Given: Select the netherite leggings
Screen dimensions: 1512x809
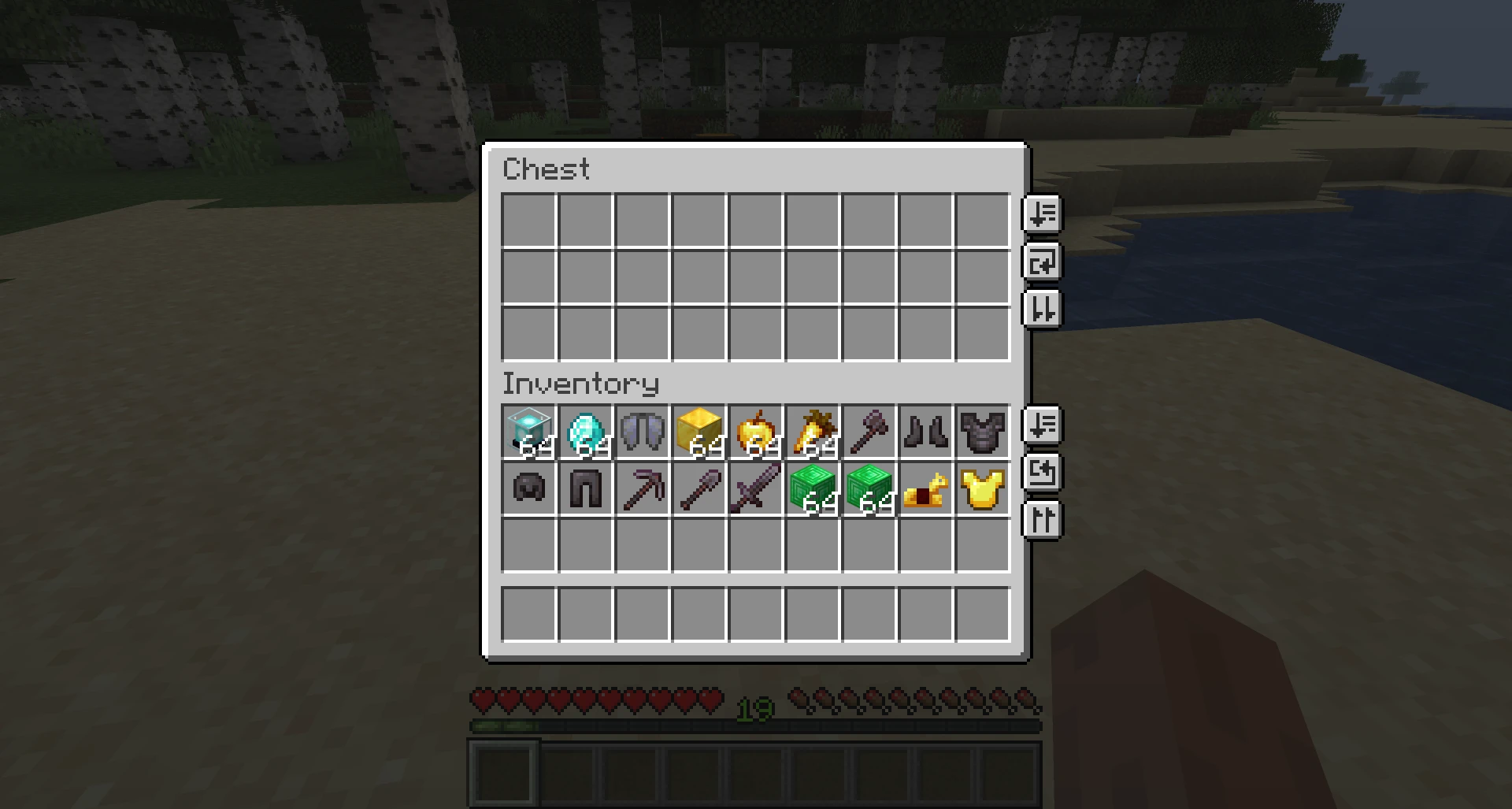Looking at the screenshot, I should pos(586,488).
